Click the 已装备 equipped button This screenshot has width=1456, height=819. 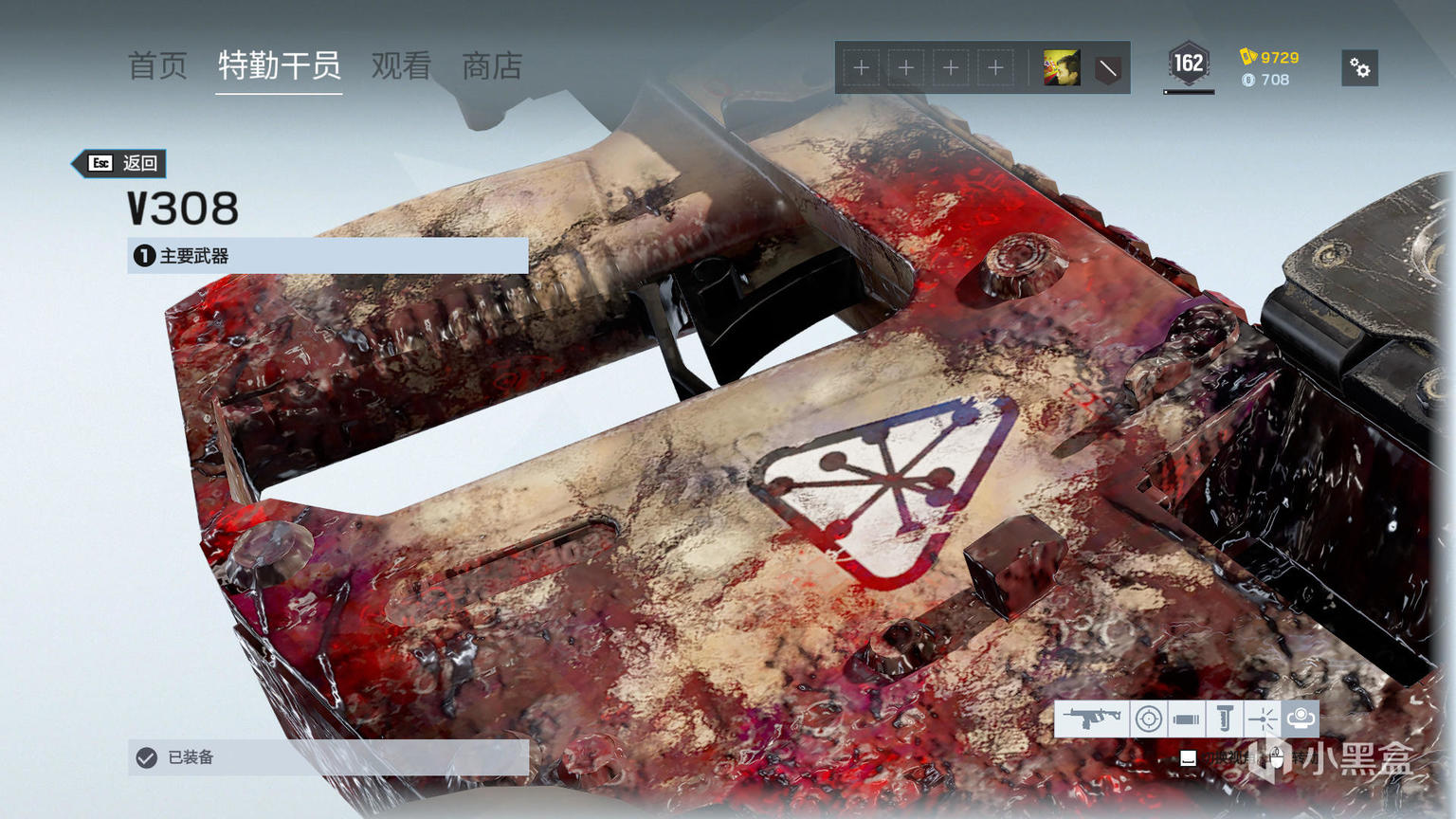pos(327,757)
